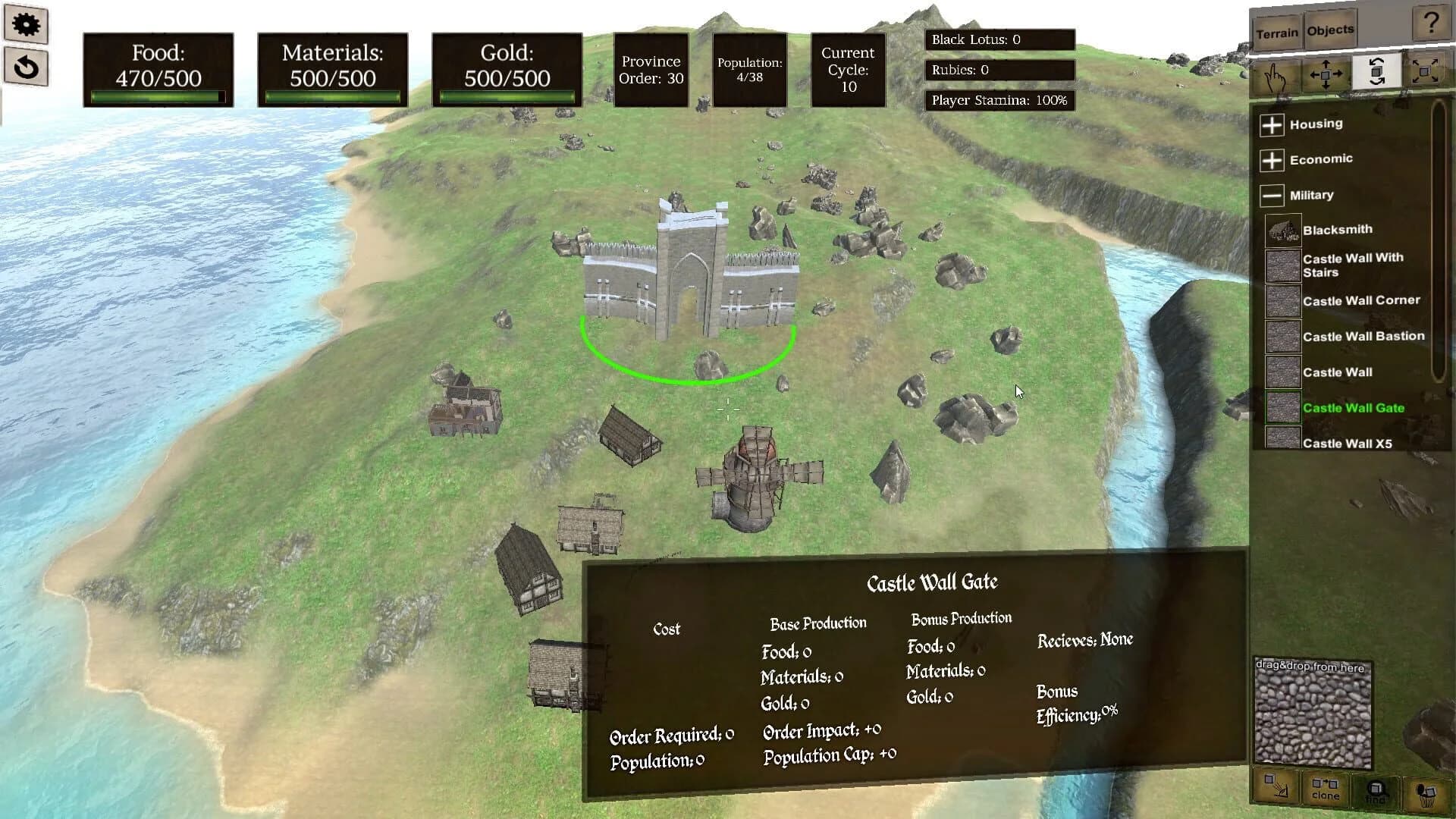Image resolution: width=1456 pixels, height=819 pixels.
Task: Activate the move object tool
Action: 1326,75
